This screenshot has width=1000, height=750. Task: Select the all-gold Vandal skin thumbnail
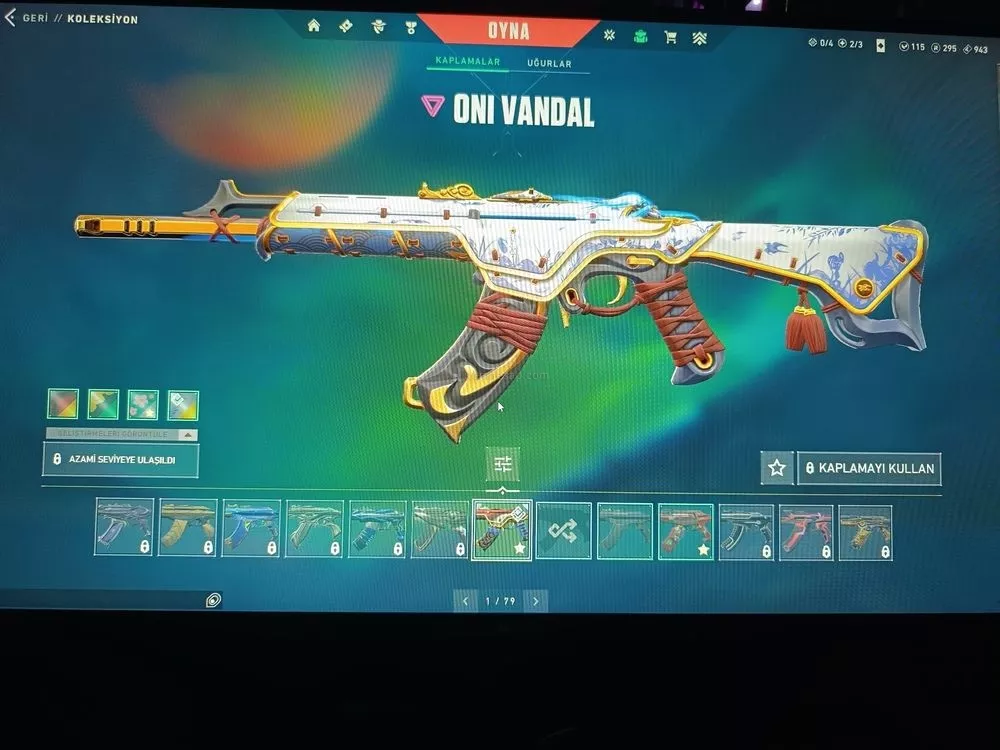187,527
